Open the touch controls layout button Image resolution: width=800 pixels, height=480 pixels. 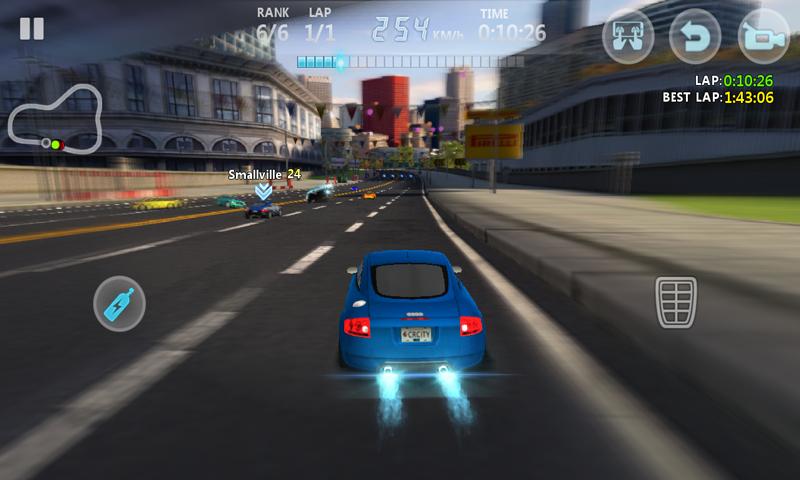point(628,36)
